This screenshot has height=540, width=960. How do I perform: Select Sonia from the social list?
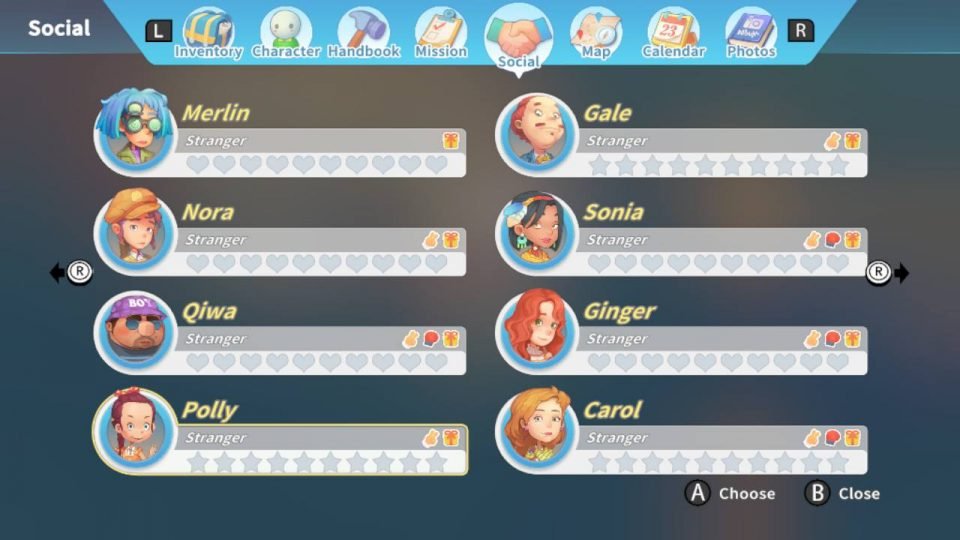coord(683,238)
